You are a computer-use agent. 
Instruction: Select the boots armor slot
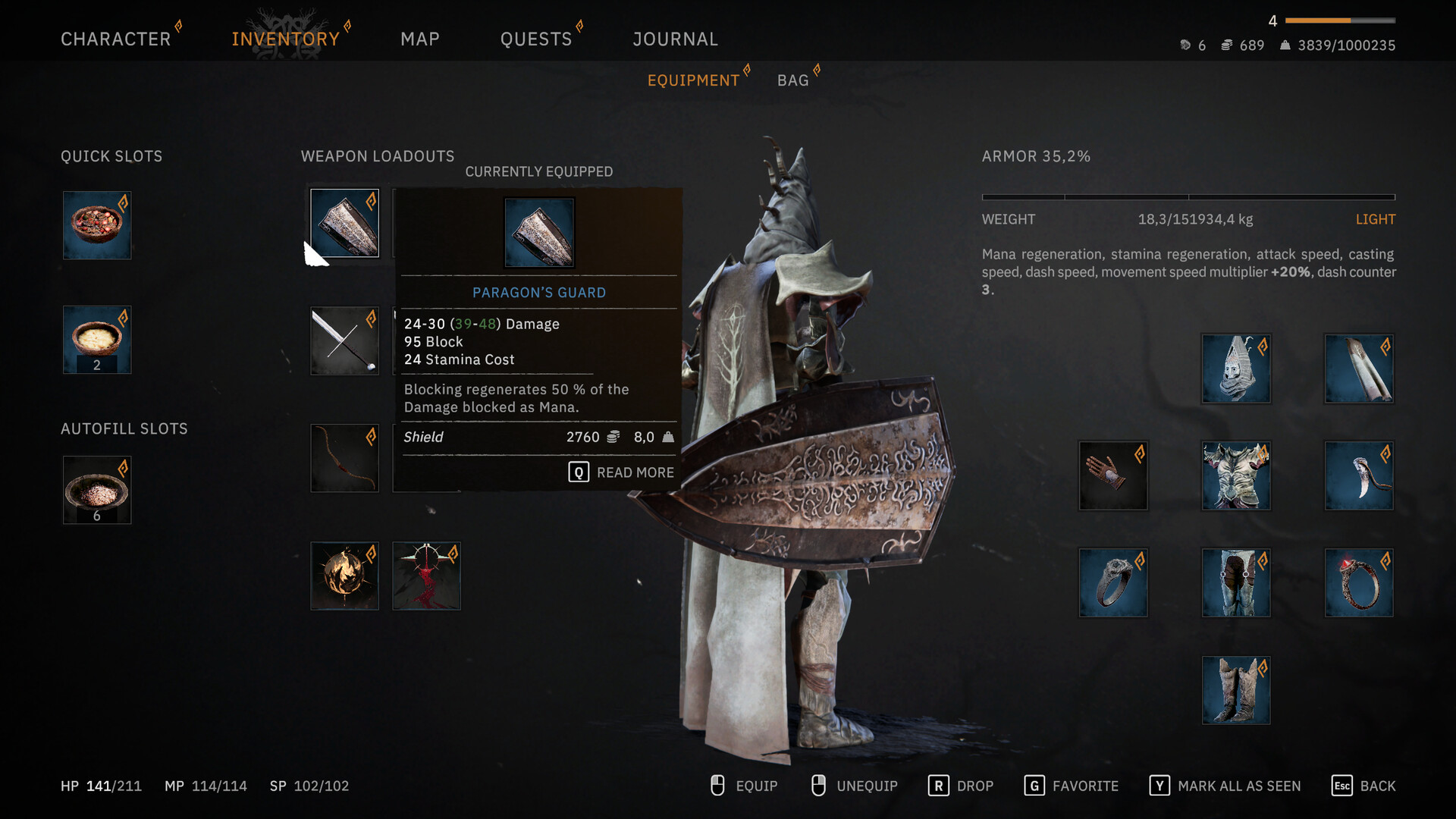coord(1236,690)
